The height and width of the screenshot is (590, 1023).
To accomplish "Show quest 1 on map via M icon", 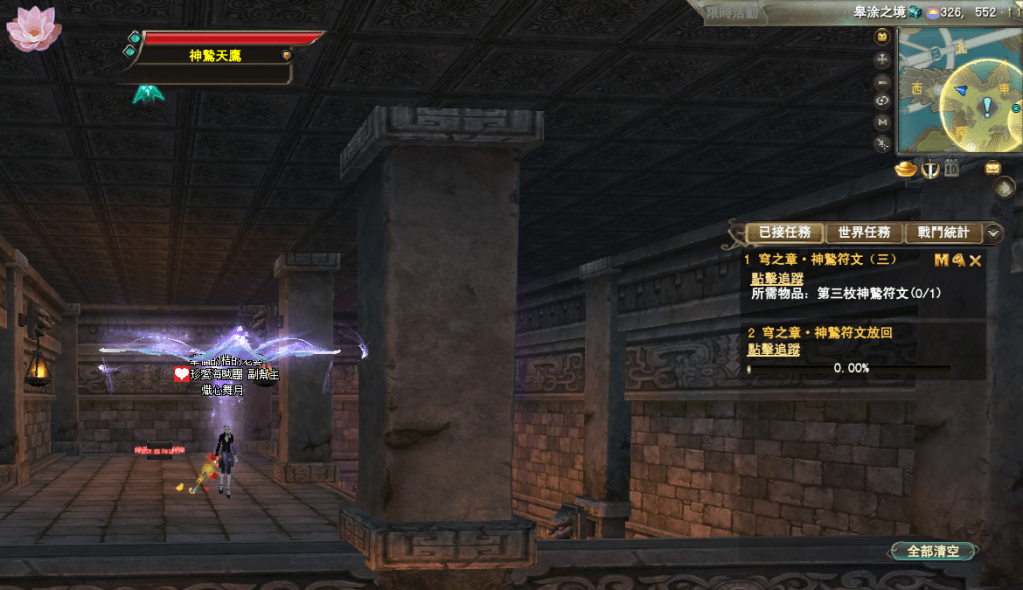I will tap(941, 260).
